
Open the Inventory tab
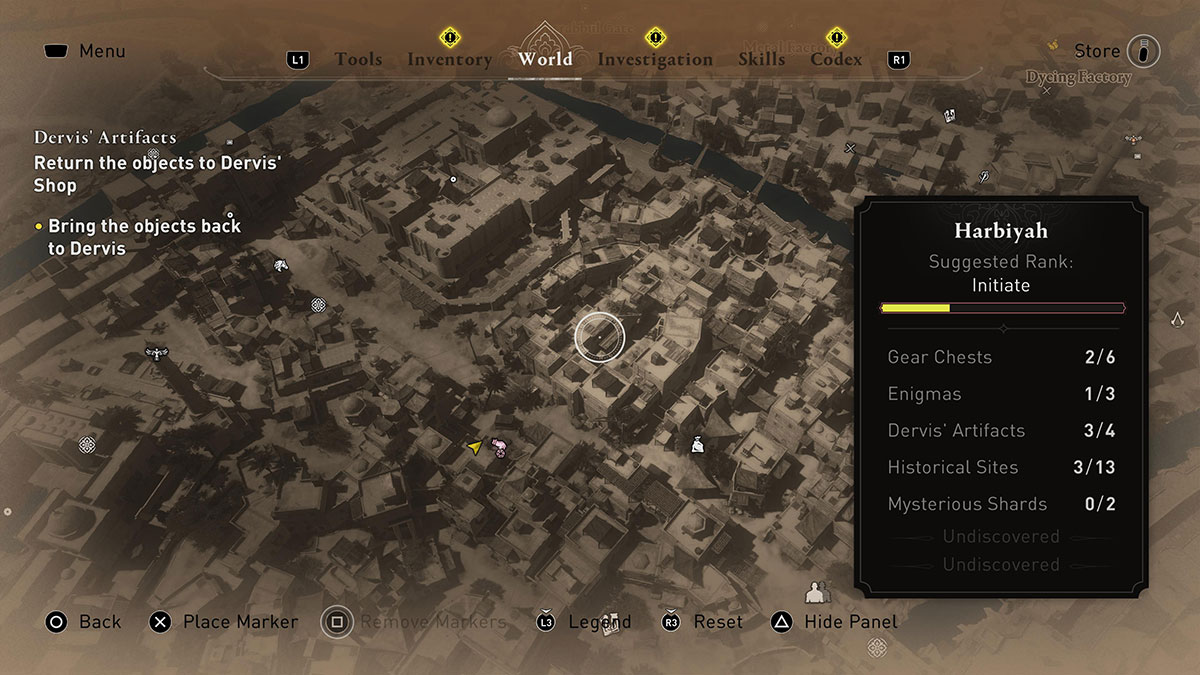click(449, 59)
